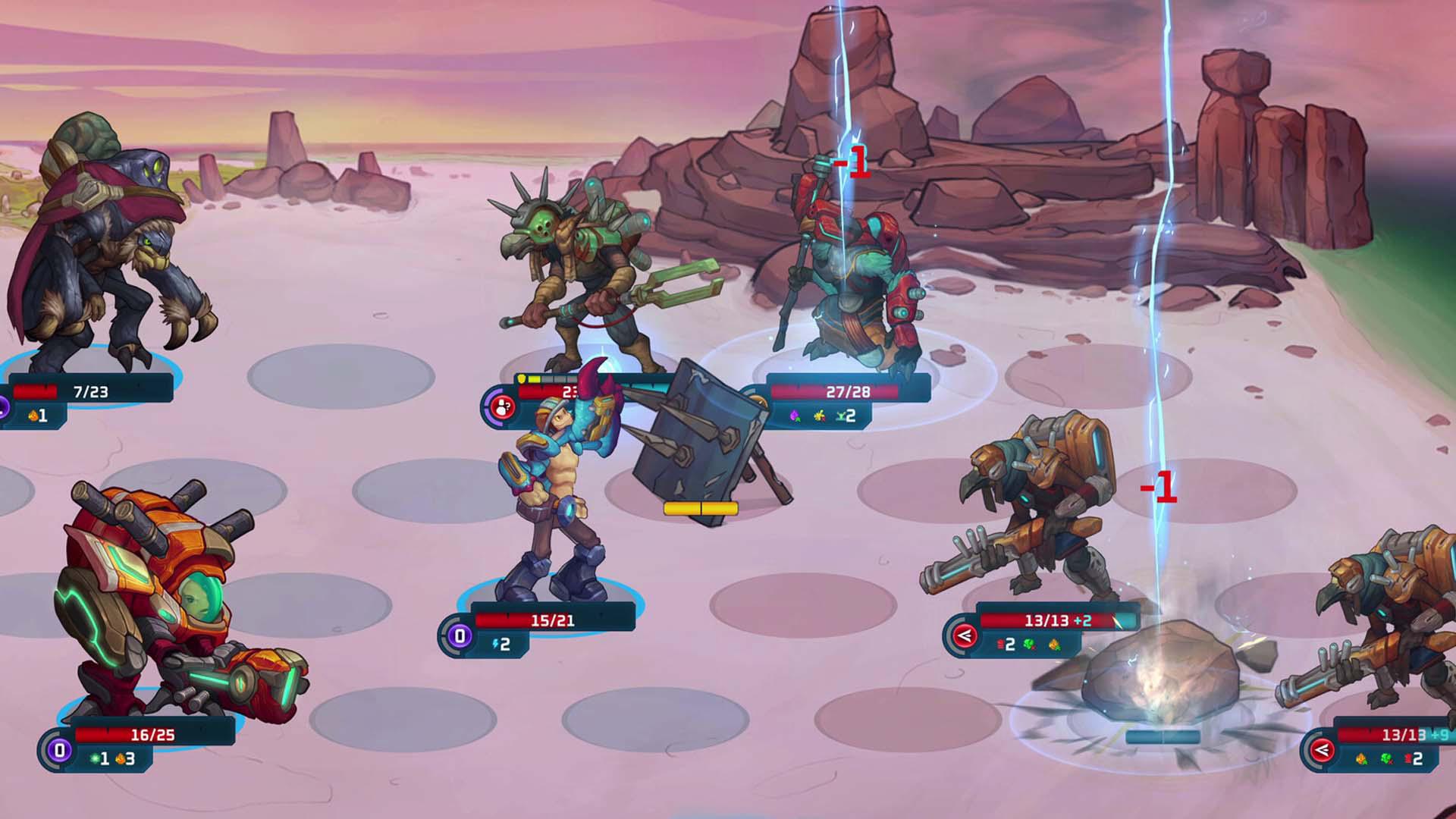Screen dimensions: 1456x819
Task: Inspect the red intent icon beside 13/13 +2
Action: tap(965, 635)
